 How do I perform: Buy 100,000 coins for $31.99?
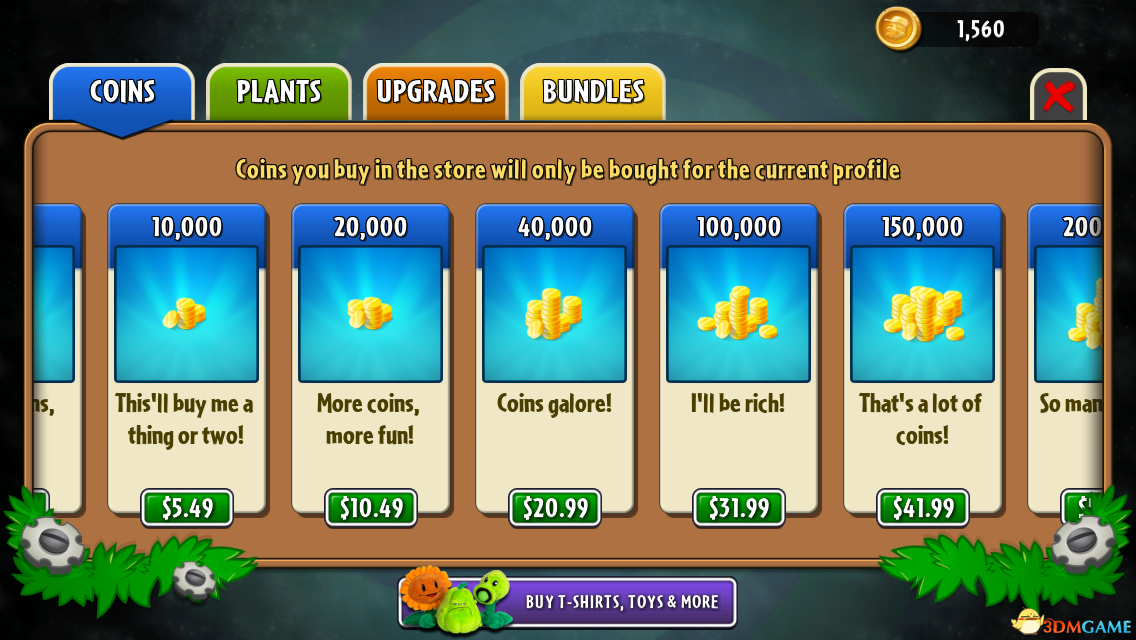(739, 508)
